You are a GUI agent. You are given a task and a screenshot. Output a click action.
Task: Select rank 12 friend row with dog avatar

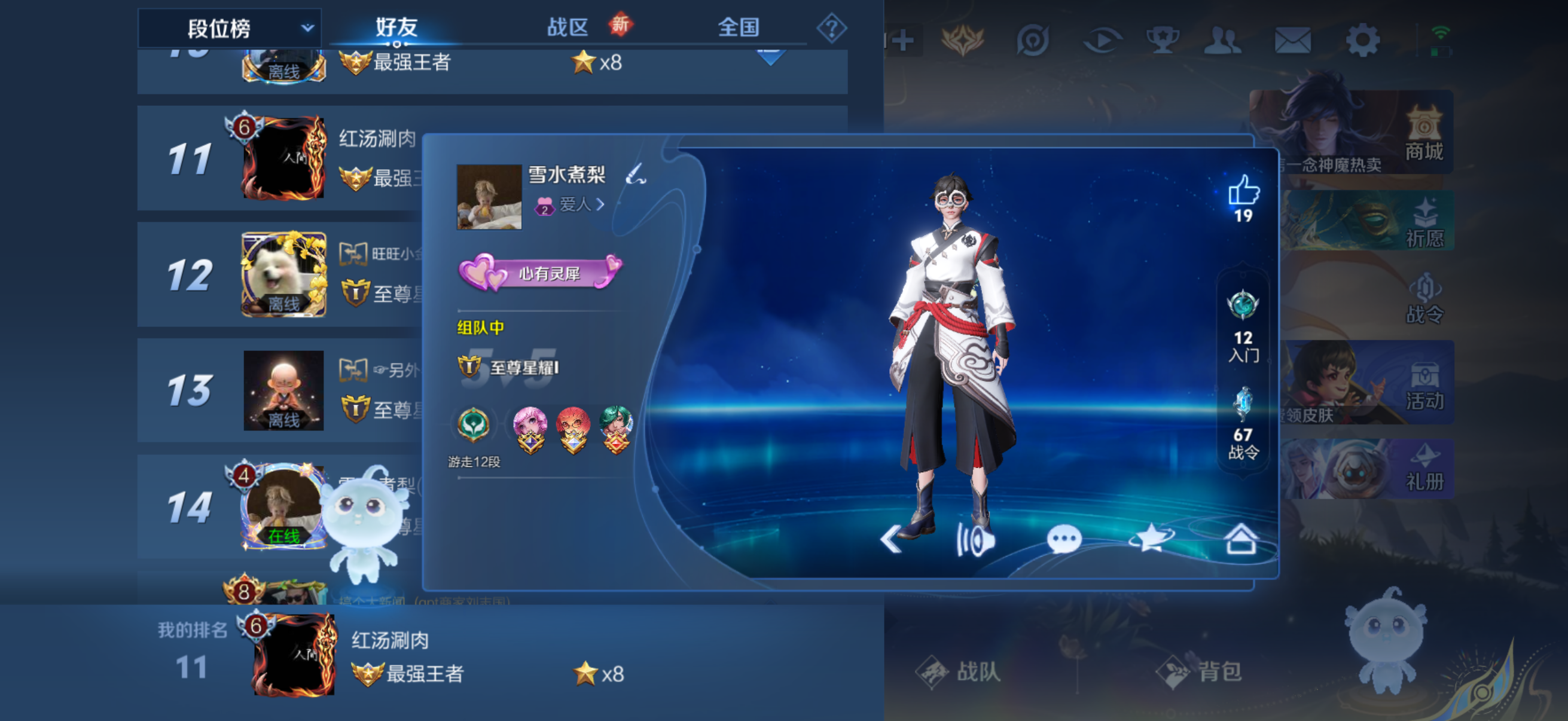[x=280, y=274]
